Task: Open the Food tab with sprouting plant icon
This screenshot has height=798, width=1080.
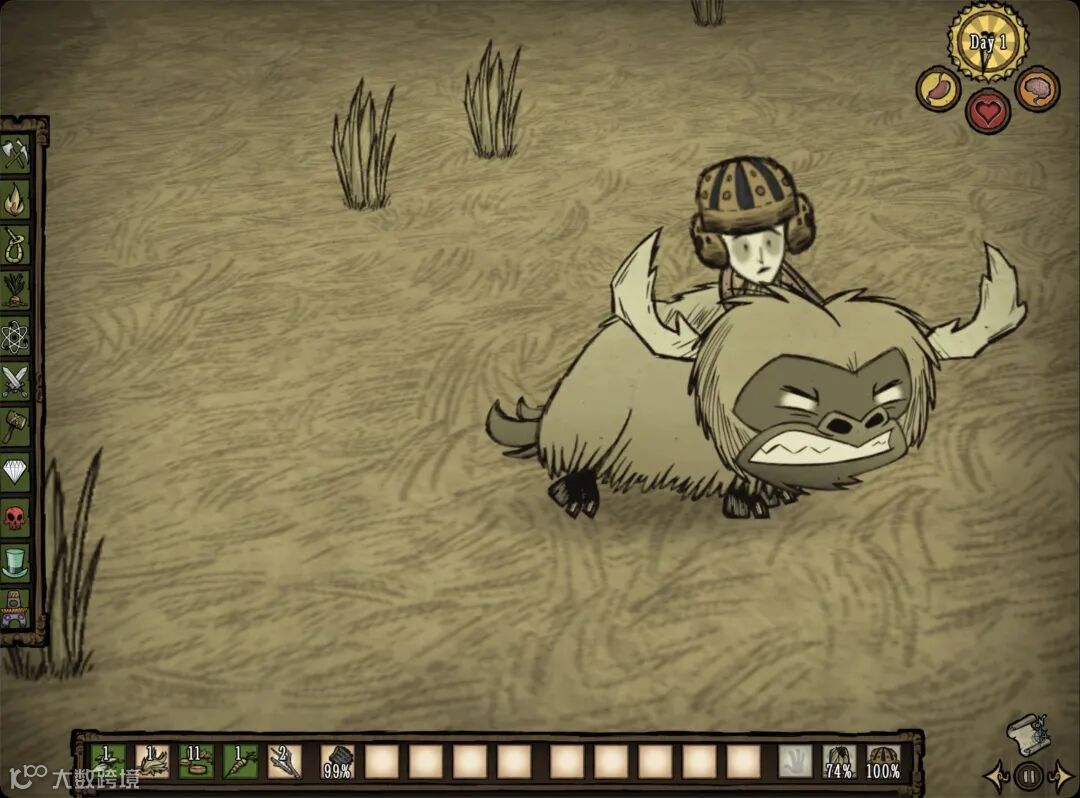Action: click(16, 289)
